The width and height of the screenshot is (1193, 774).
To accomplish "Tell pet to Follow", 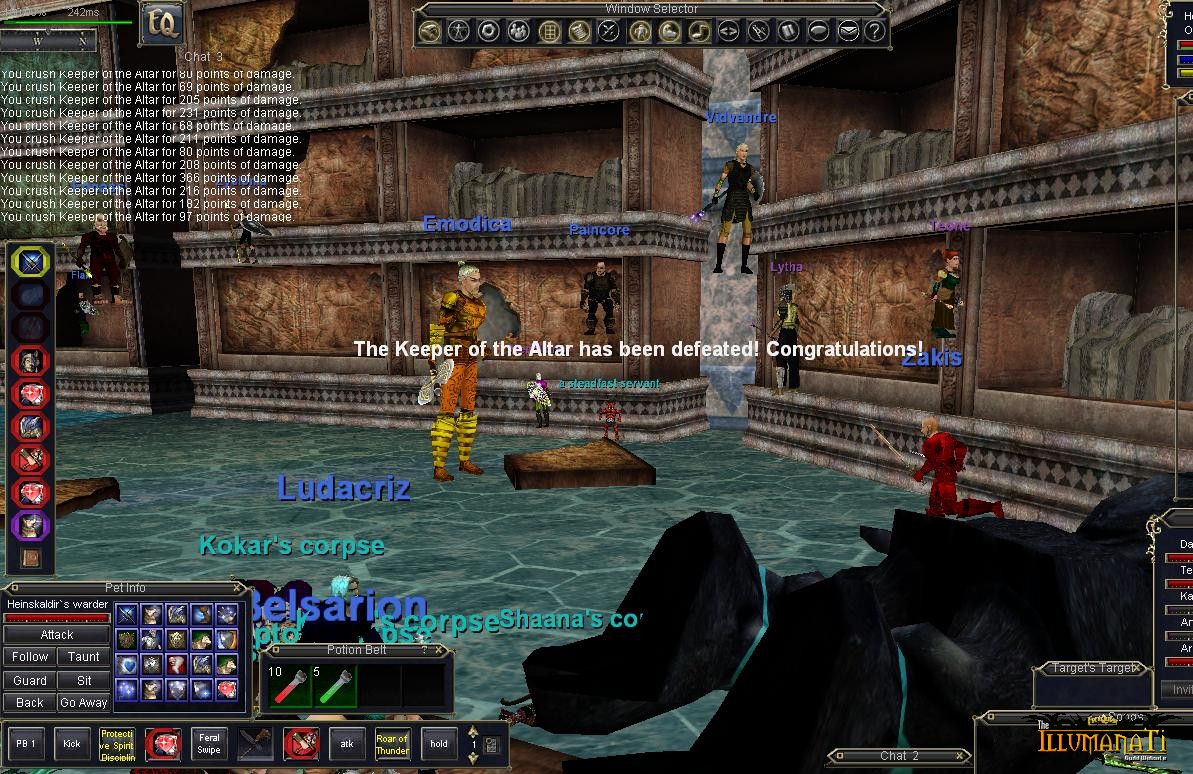I will (30, 657).
